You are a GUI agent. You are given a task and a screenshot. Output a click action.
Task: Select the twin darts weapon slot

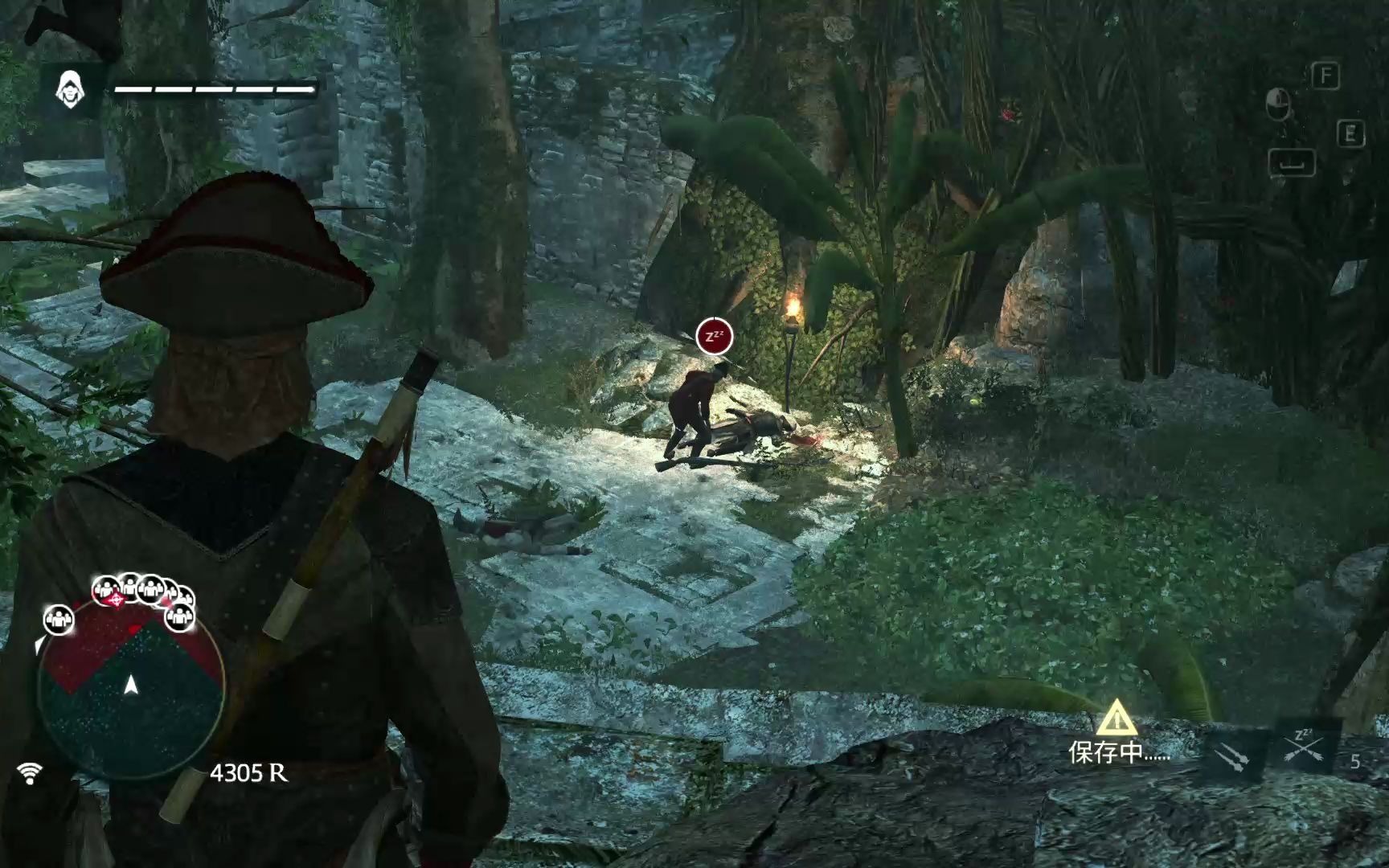click(1231, 756)
